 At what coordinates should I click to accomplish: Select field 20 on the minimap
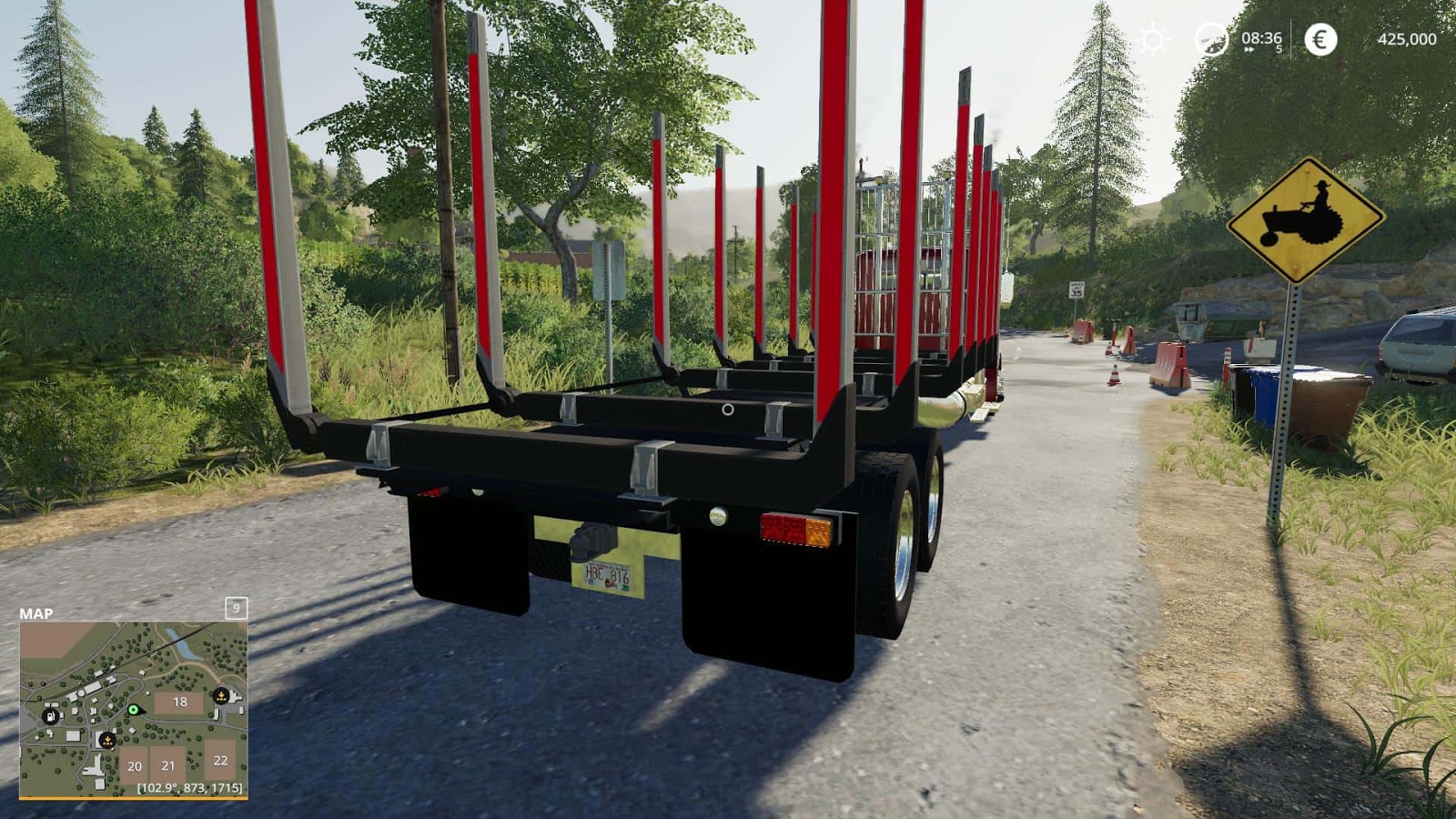[134, 766]
